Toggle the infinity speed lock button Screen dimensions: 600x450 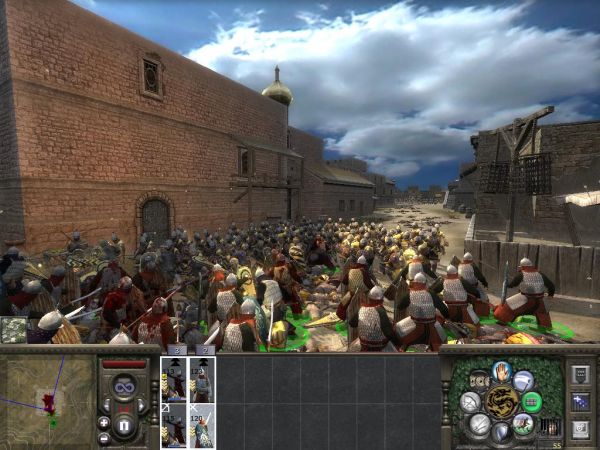coord(125,387)
